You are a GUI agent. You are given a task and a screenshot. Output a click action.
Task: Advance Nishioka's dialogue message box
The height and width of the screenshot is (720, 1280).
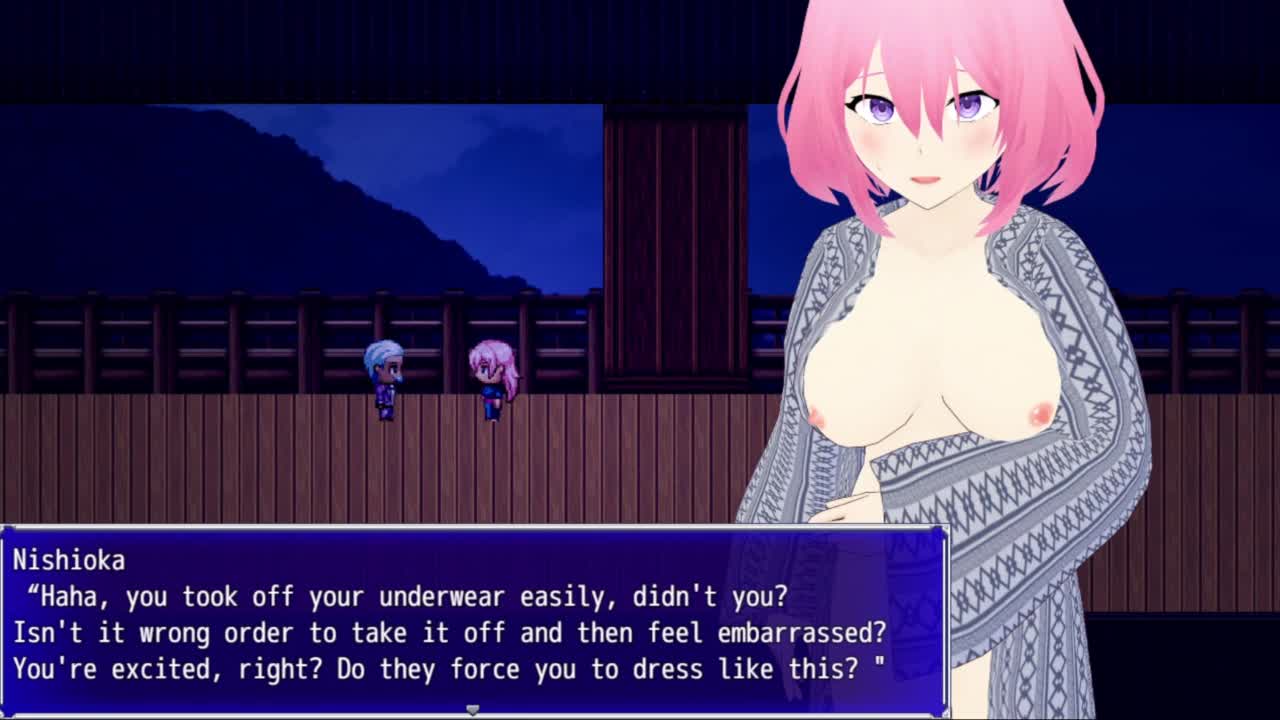pos(474,620)
